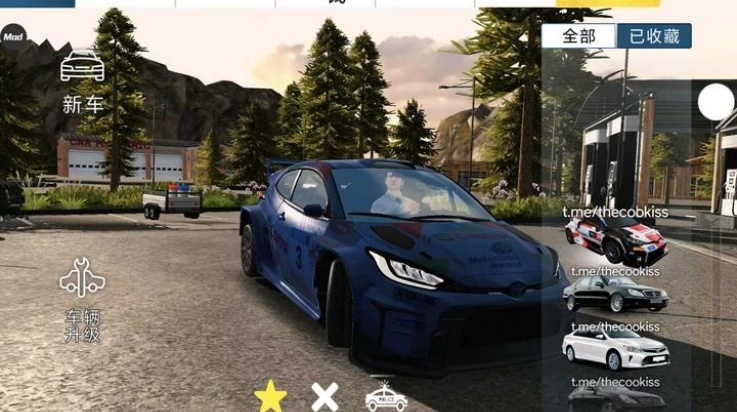Select the police car icon

point(386,396)
